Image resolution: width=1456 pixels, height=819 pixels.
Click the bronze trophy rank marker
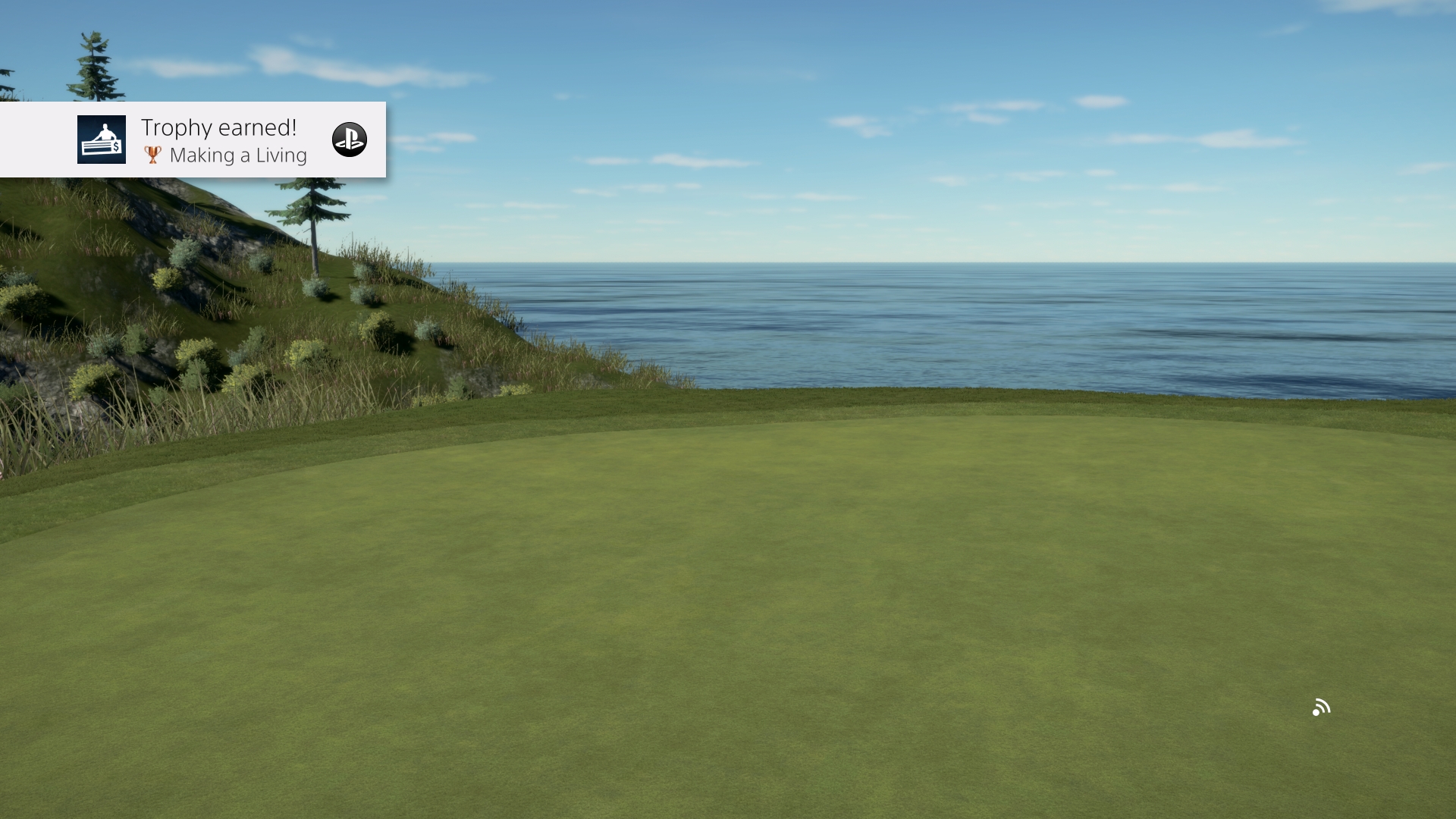tap(154, 155)
